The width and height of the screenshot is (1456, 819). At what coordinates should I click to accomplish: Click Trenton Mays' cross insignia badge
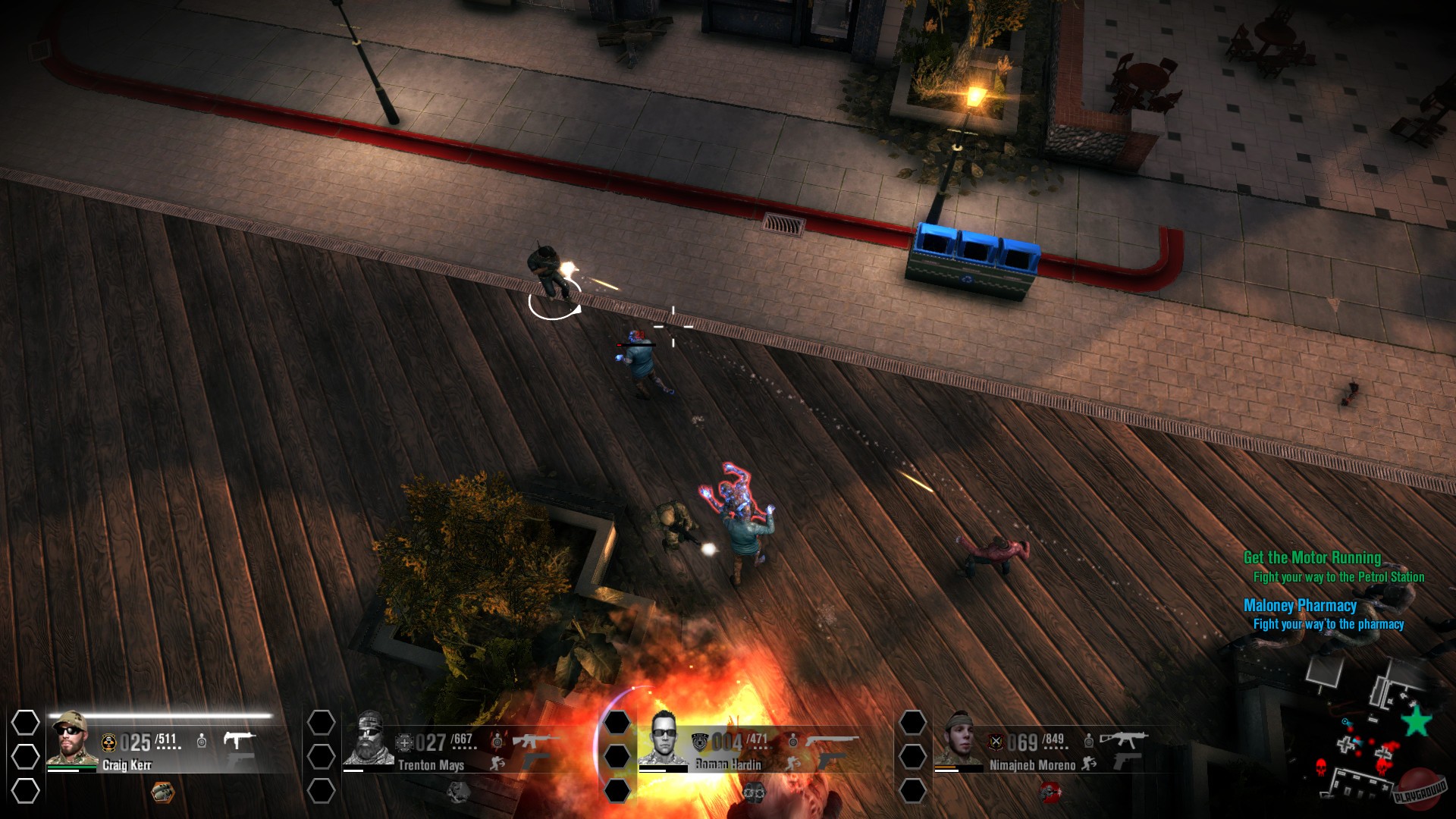click(x=404, y=742)
